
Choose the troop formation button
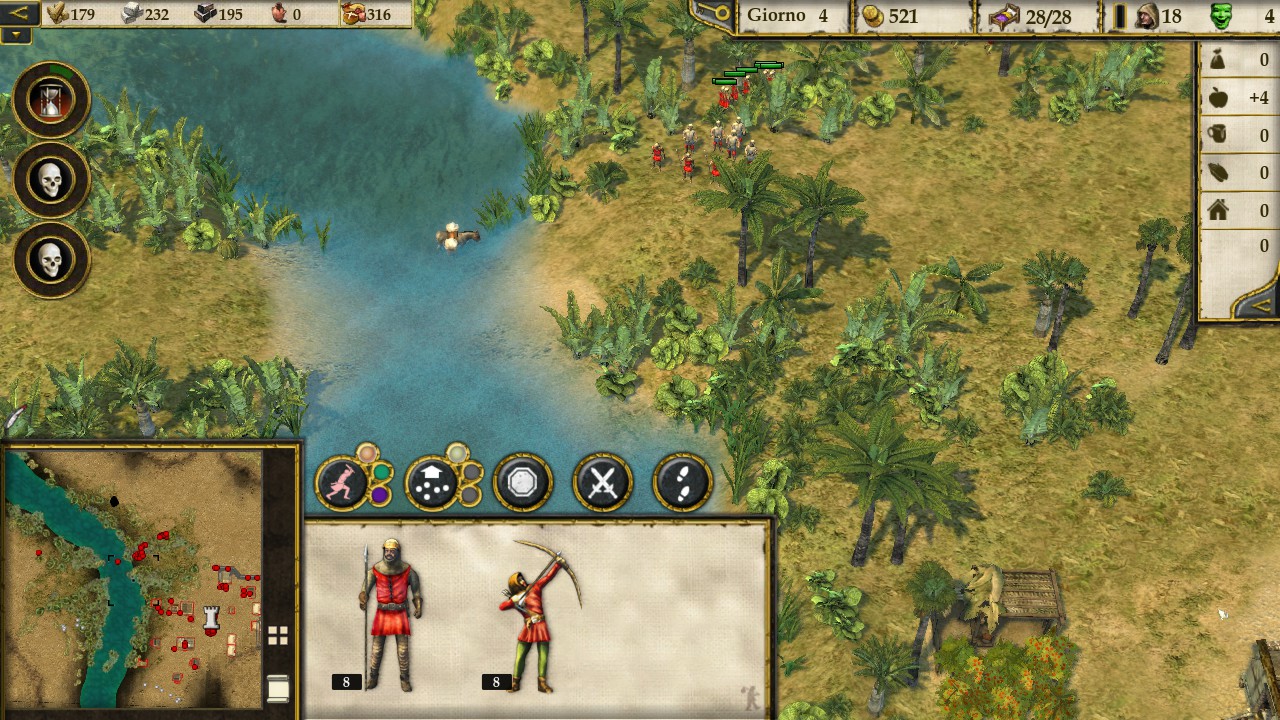pos(433,484)
